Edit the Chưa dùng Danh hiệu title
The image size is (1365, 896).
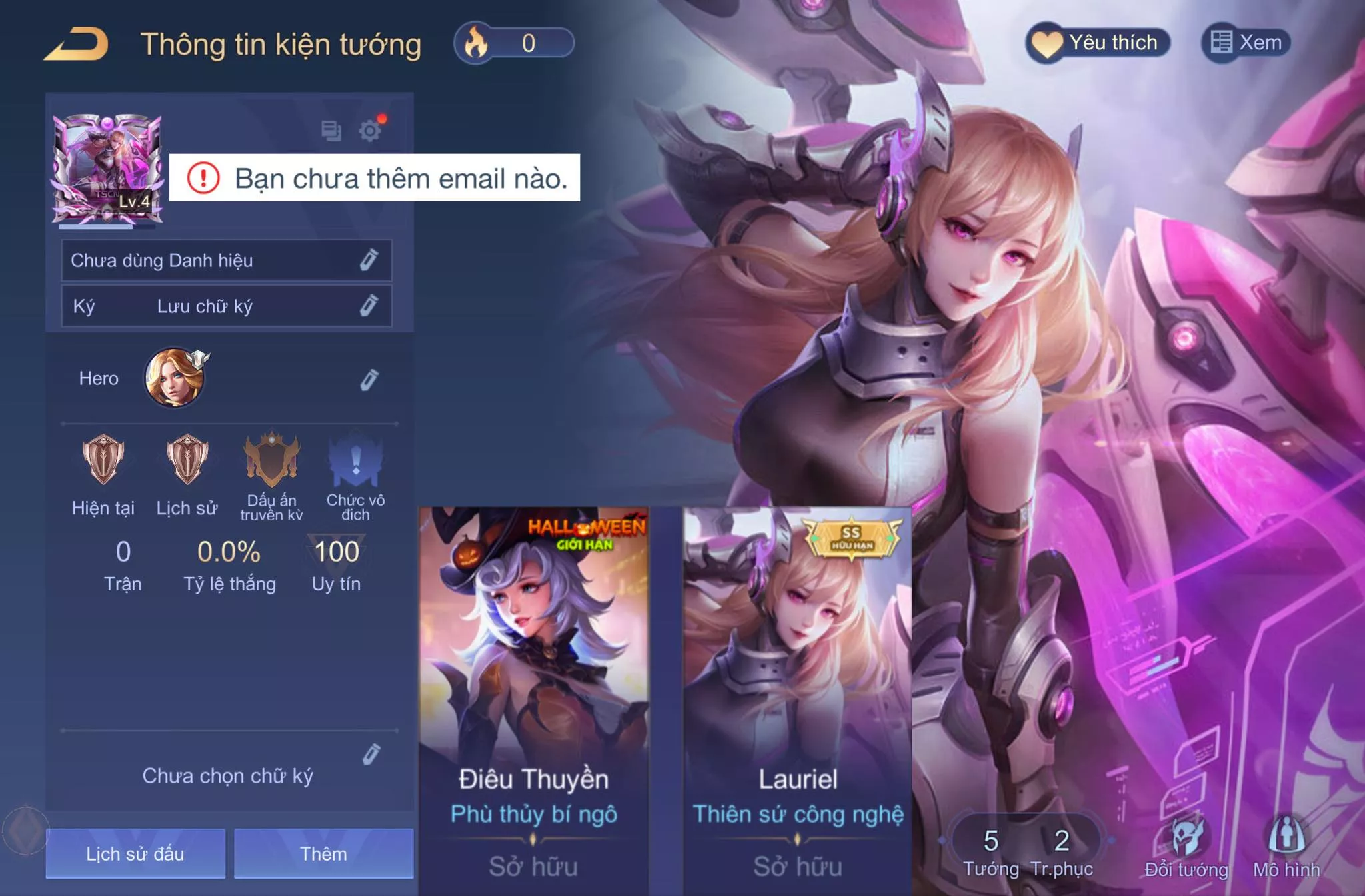369,260
